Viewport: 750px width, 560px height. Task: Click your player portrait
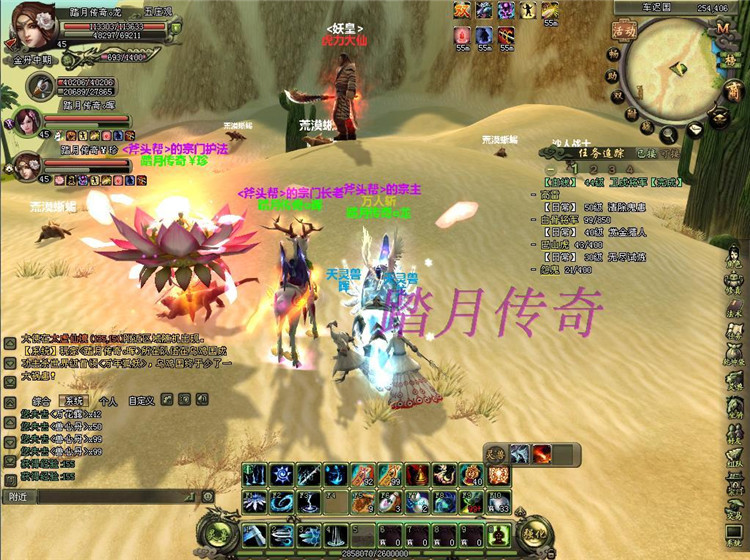click(32, 27)
